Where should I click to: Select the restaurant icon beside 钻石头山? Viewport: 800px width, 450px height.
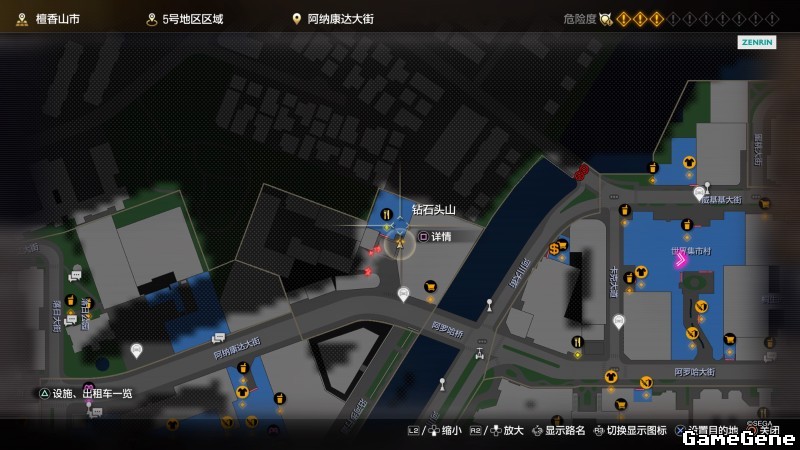pos(387,212)
